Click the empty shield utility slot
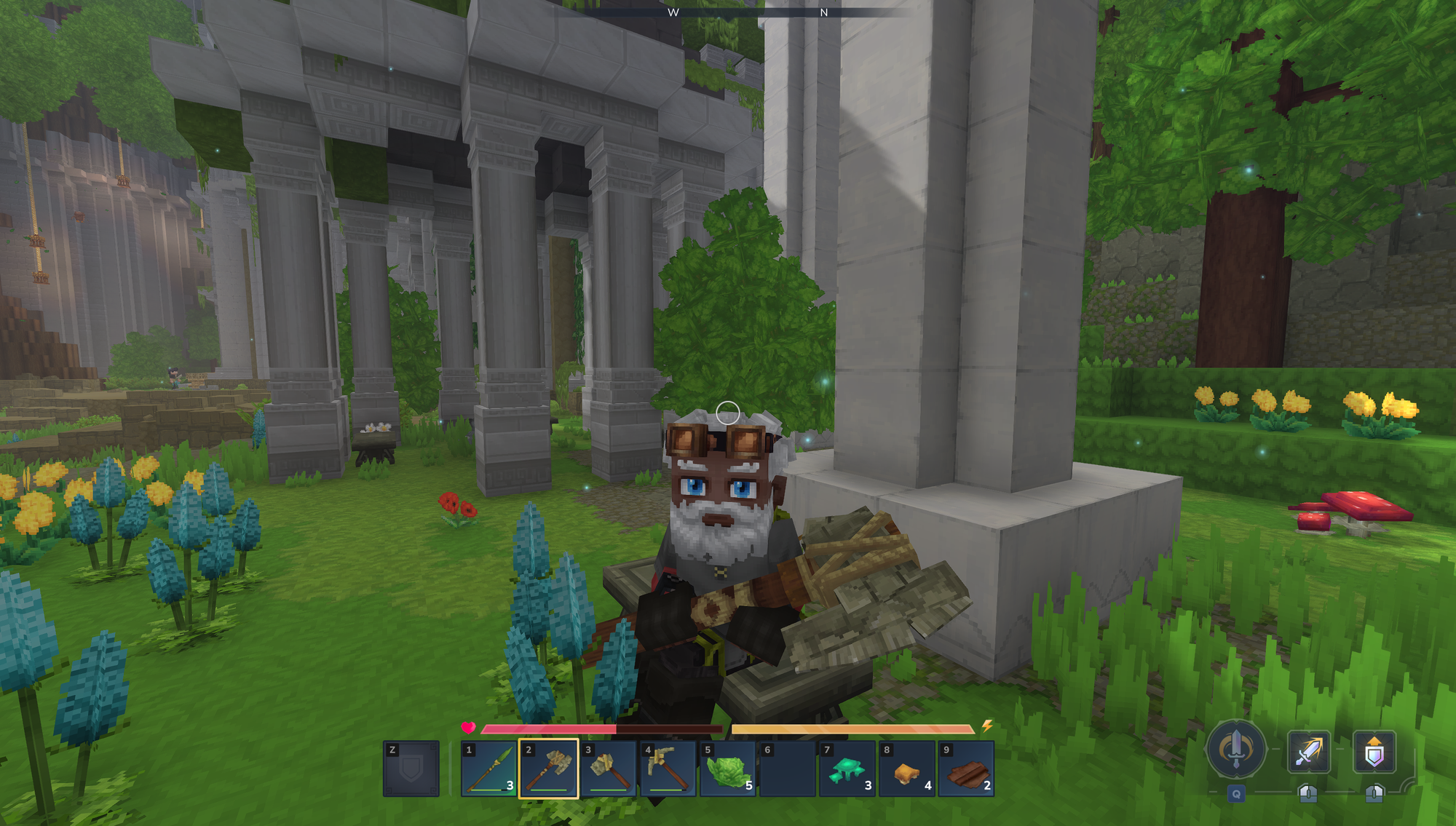Viewport: 1456px width, 826px height. (x=411, y=769)
